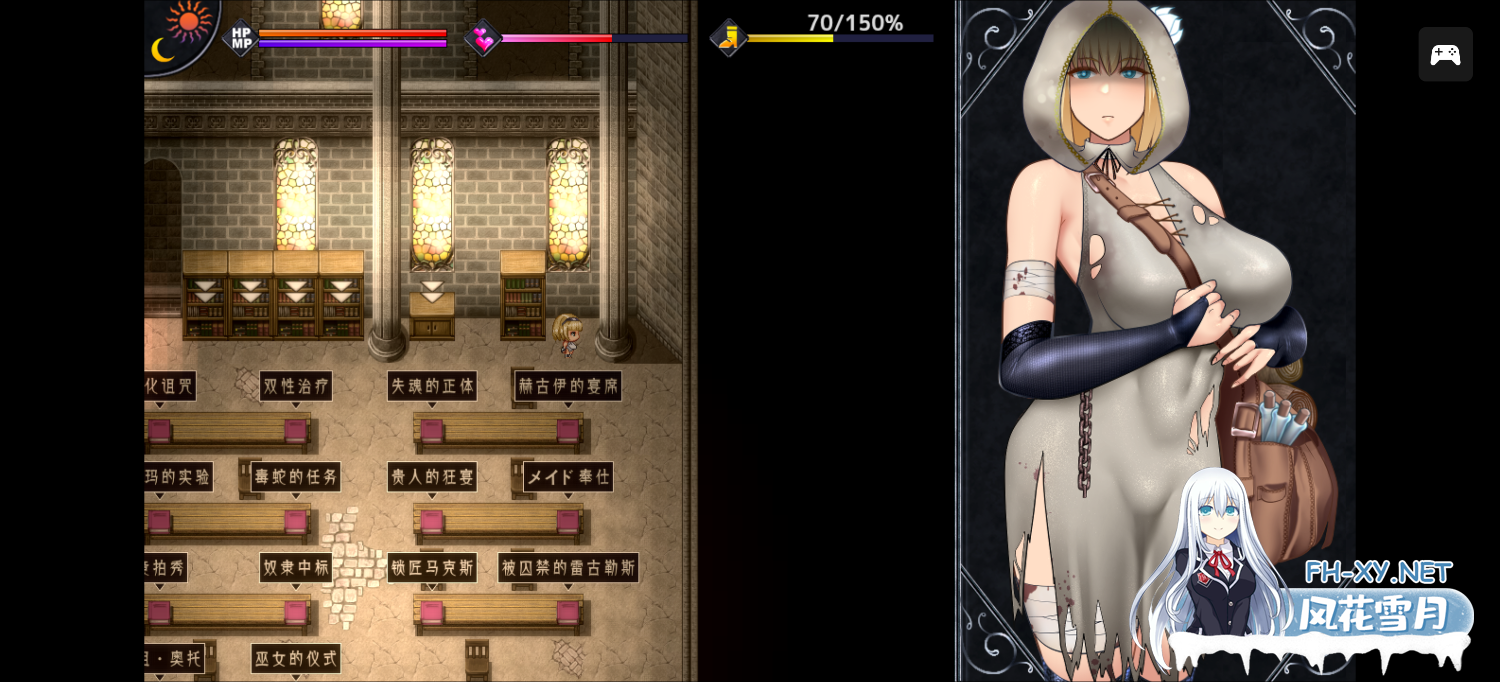The image size is (1500, 682).
Task: Click the yellow boot icon
Action: (x=729, y=38)
